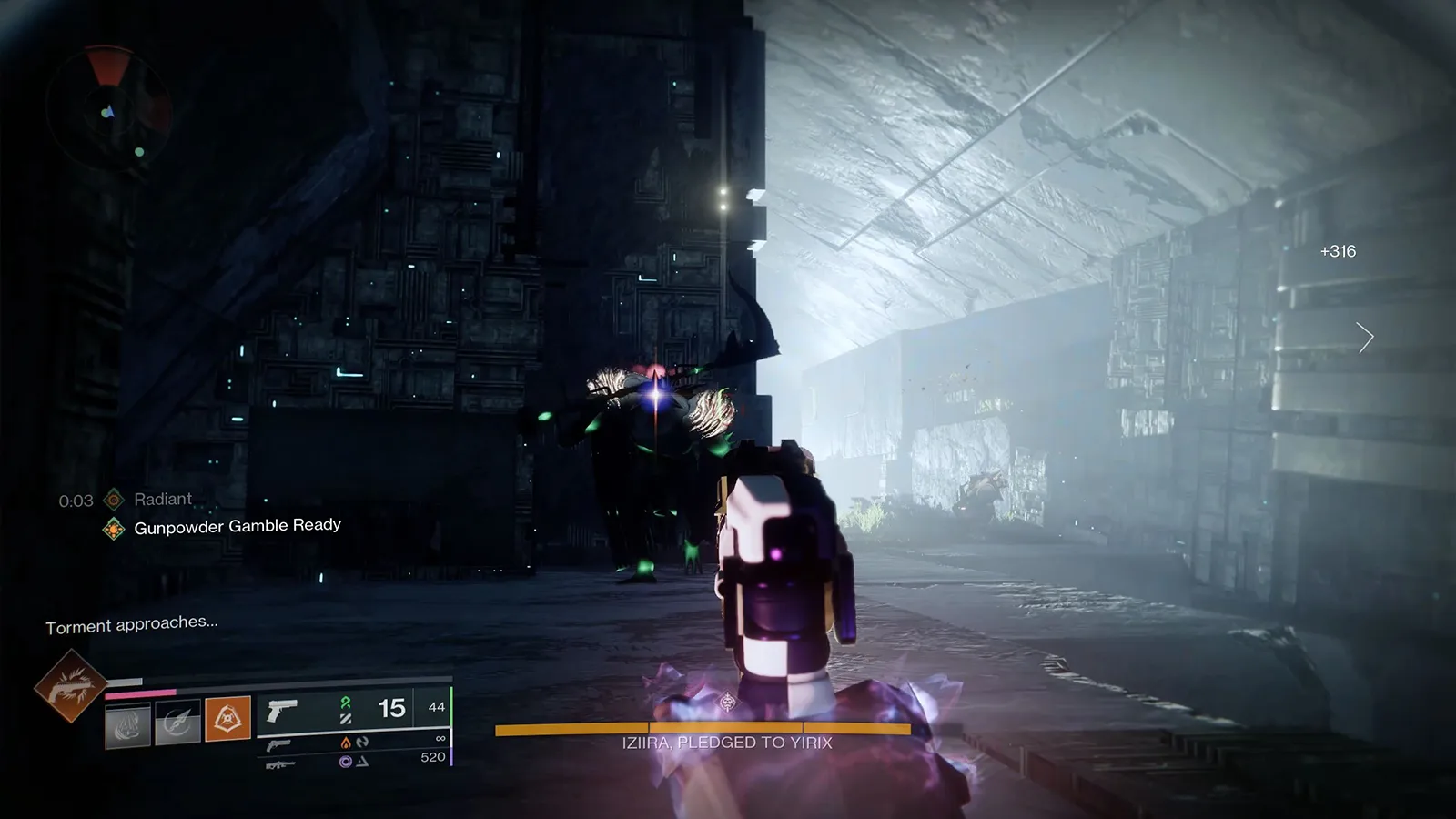Click the IZIIRA boss health bar

703,729
